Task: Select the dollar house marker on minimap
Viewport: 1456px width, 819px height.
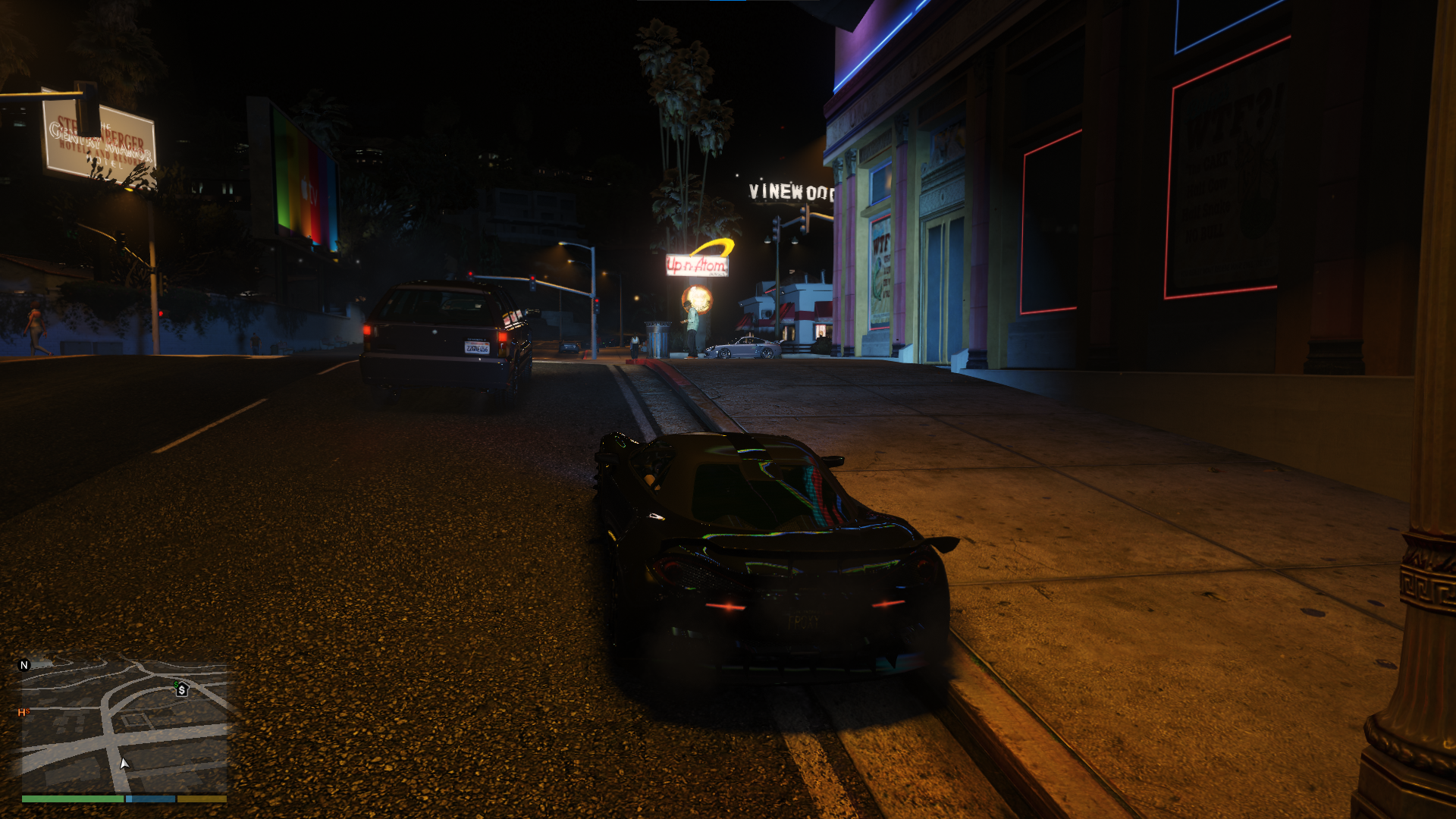Action: [181, 689]
